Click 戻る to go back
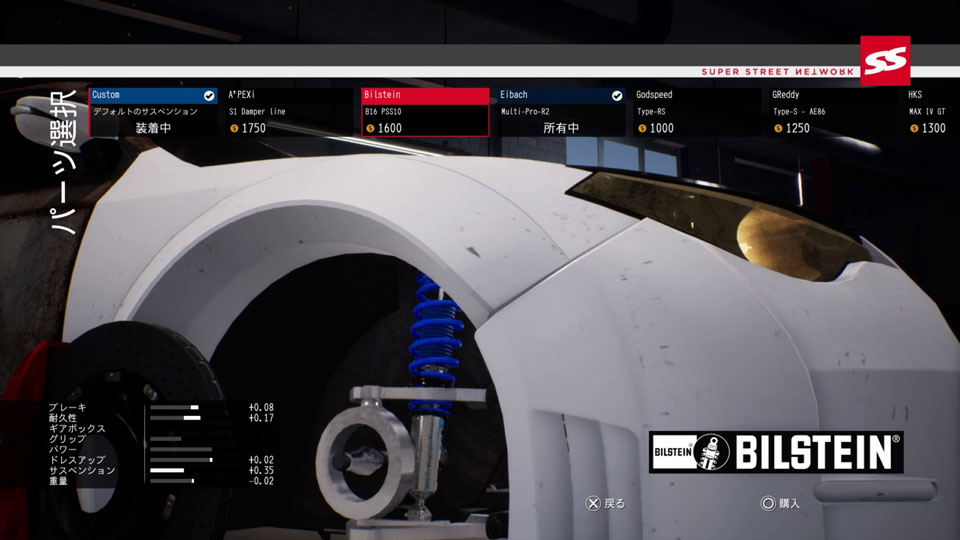This screenshot has height=540, width=960. click(x=606, y=503)
